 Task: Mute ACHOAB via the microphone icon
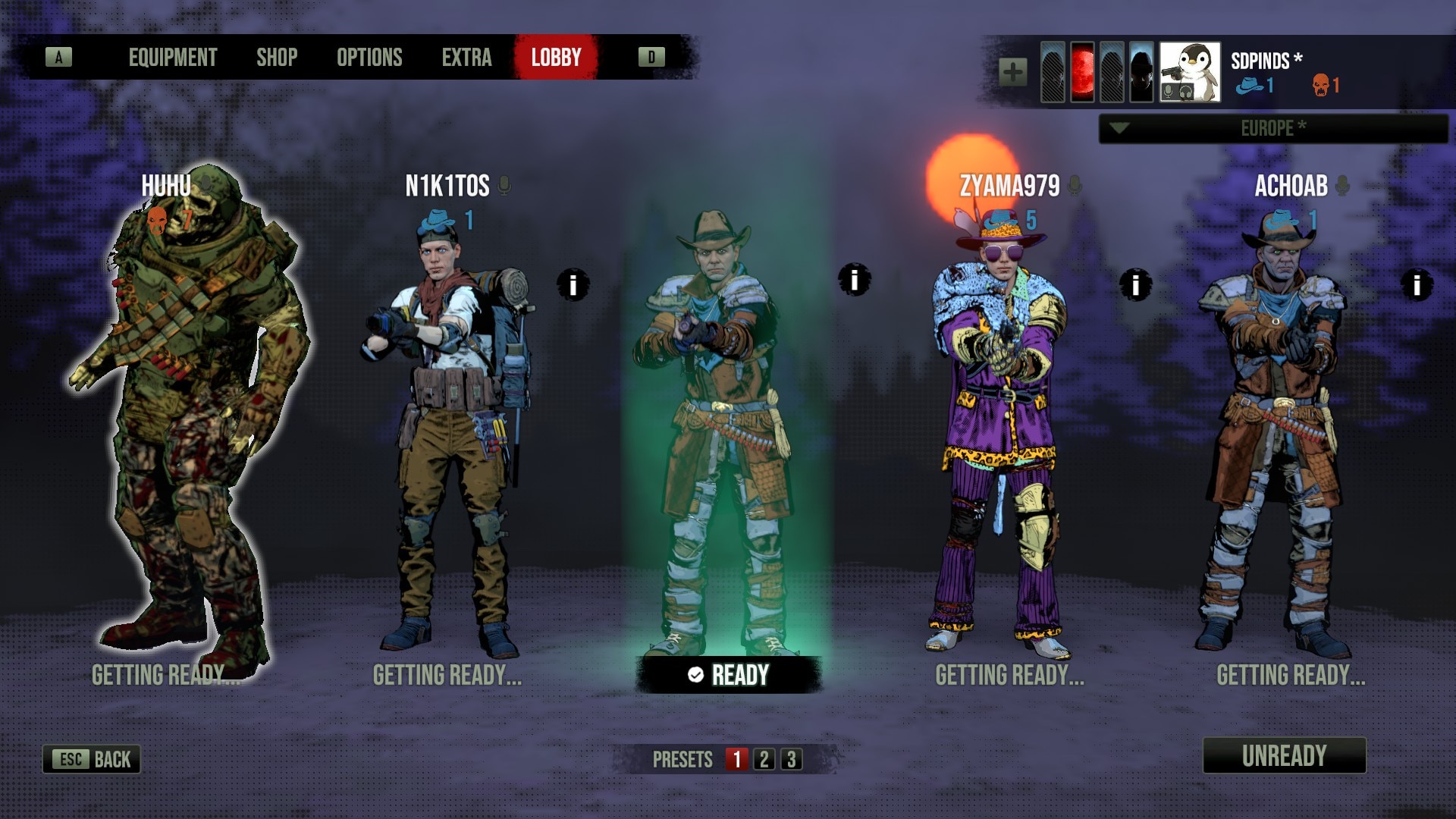(1342, 185)
